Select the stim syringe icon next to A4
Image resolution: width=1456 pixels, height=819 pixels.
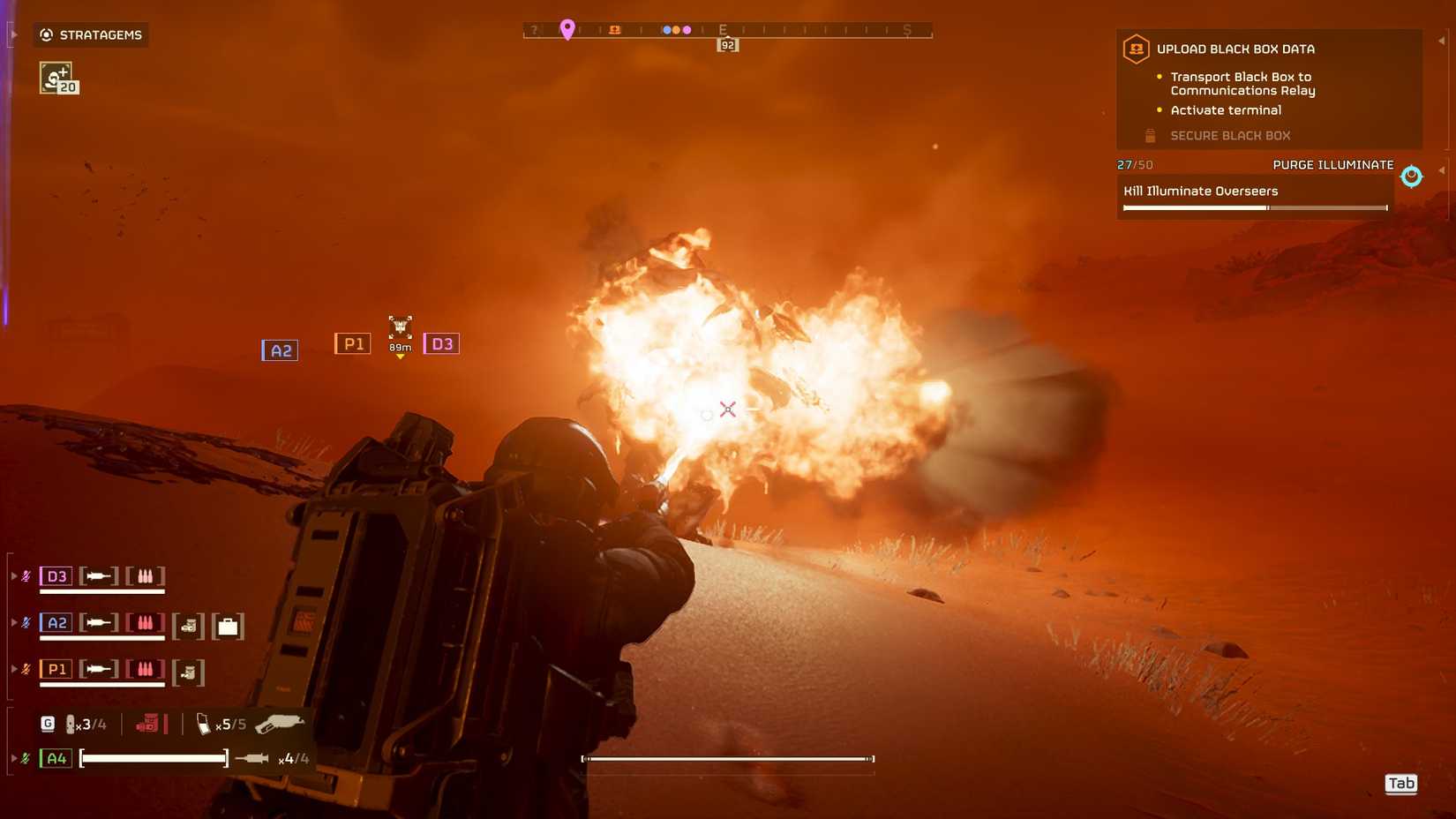252,758
